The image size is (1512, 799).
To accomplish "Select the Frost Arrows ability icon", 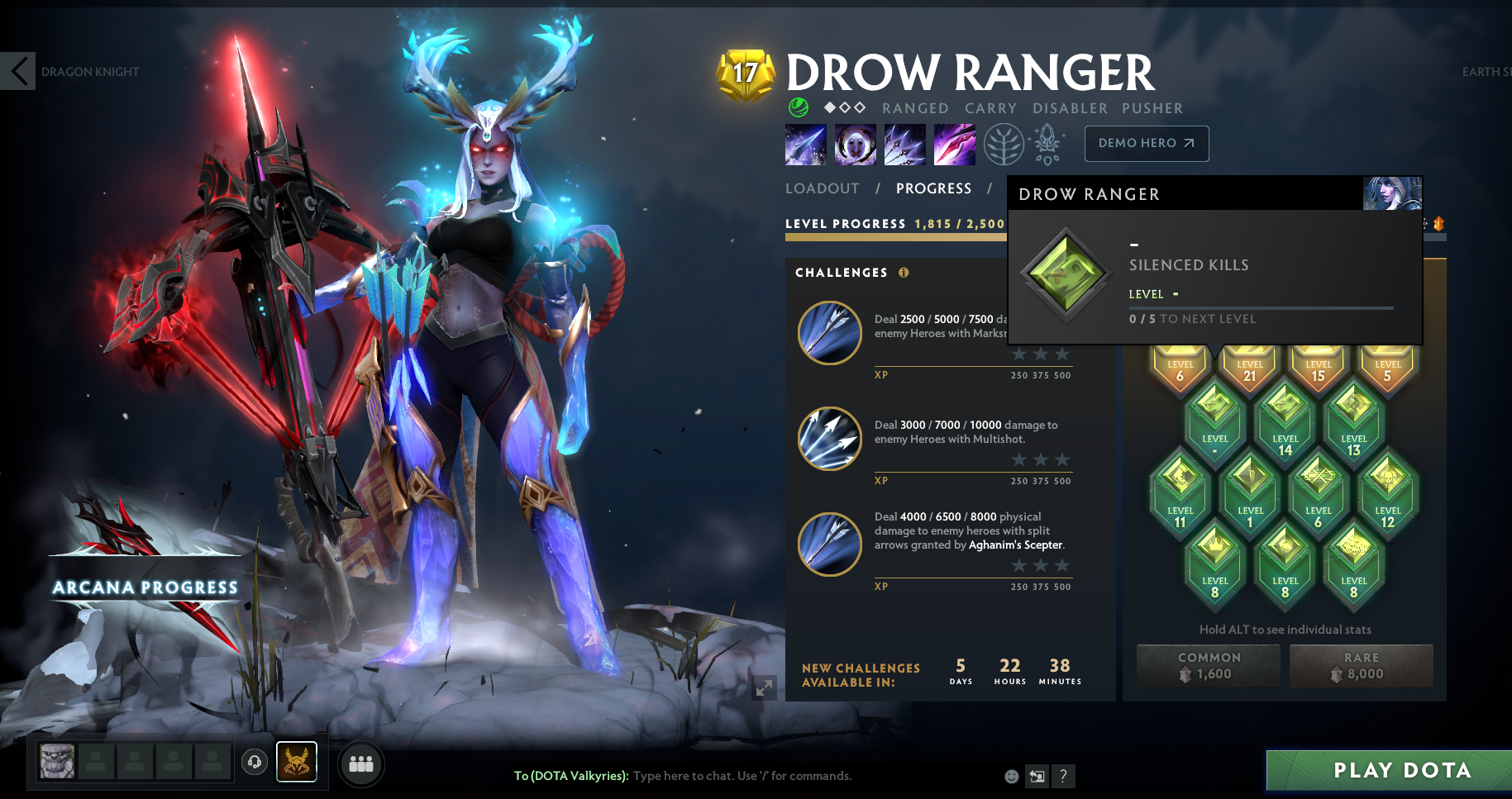I will 805,144.
